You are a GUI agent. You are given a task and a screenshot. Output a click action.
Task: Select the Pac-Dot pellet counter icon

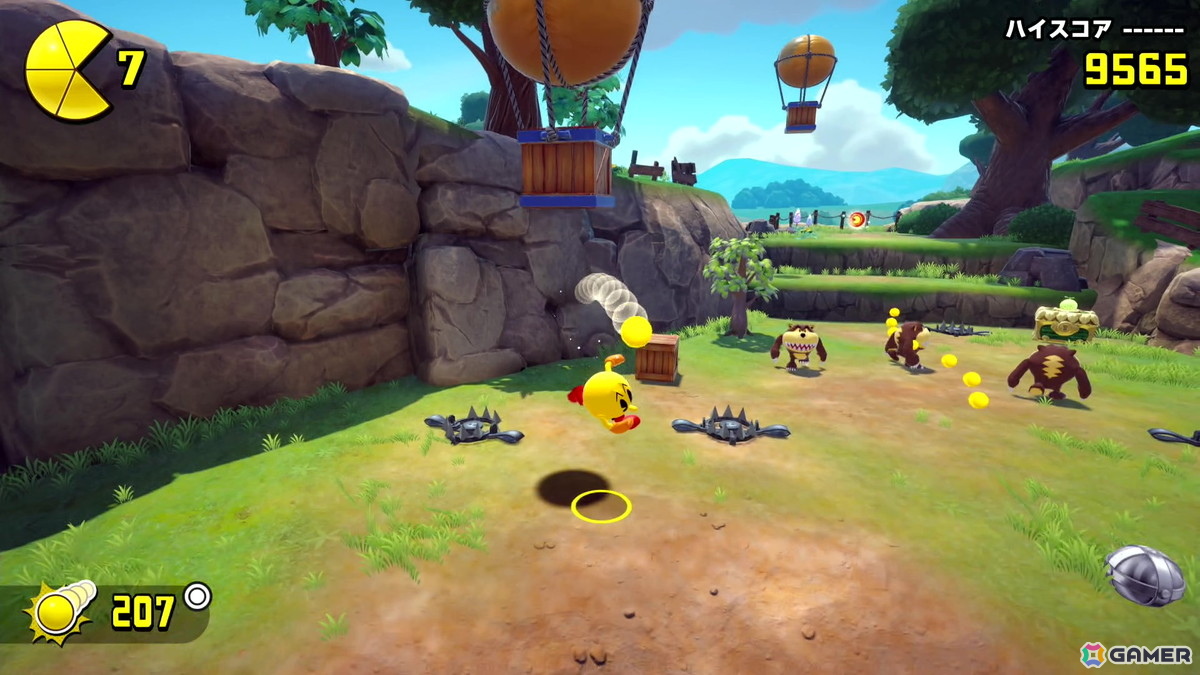click(x=62, y=611)
